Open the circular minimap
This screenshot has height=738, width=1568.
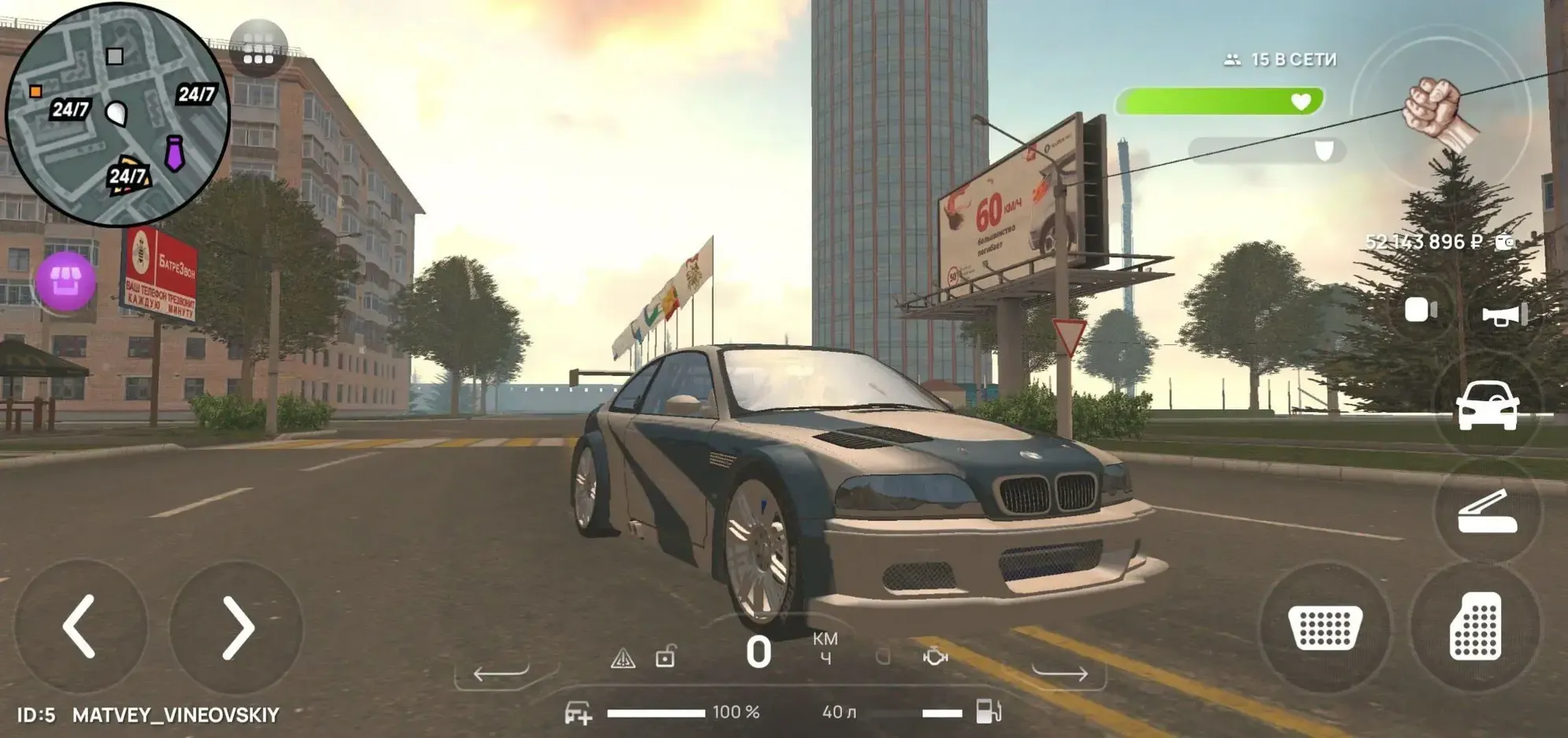pos(117,115)
